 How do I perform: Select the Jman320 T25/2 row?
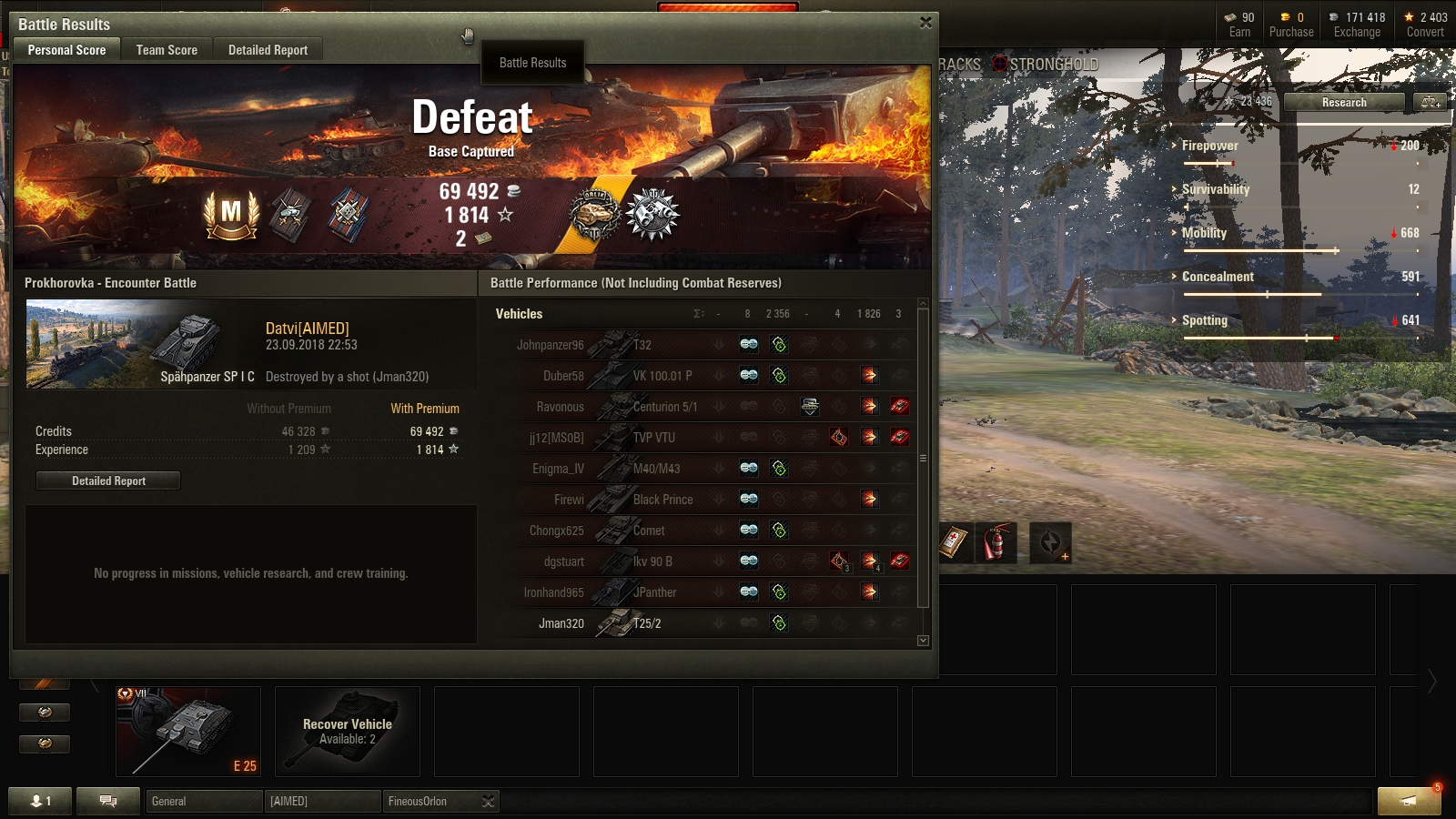point(710,623)
